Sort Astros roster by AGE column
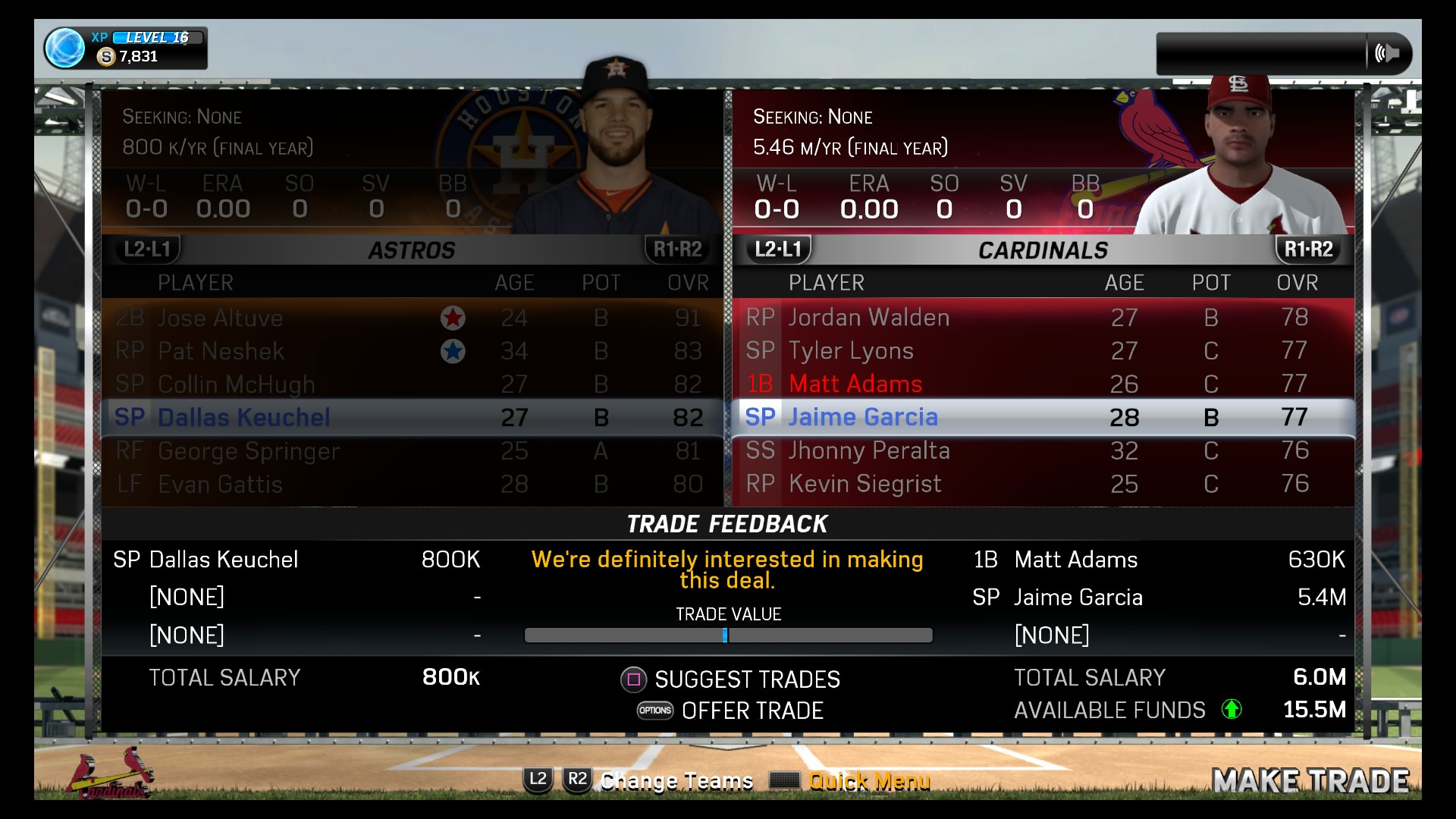This screenshot has width=1456, height=819. click(x=514, y=283)
